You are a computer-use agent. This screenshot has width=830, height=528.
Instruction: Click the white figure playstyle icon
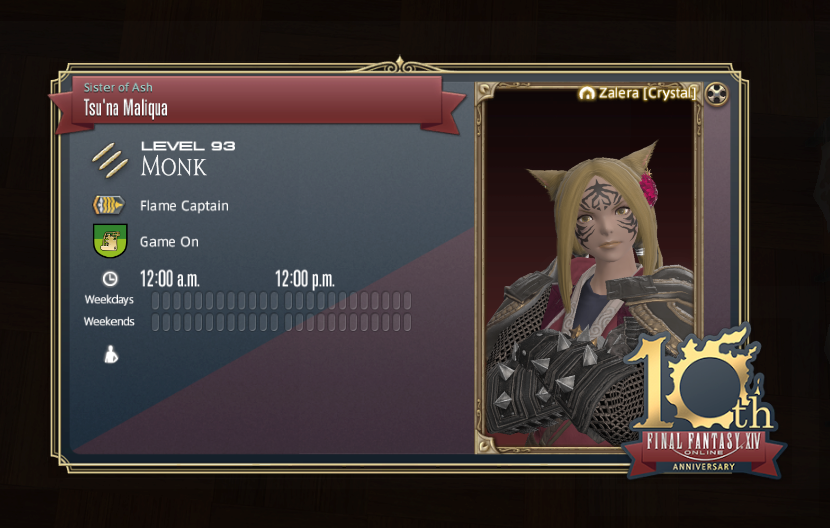[110, 354]
